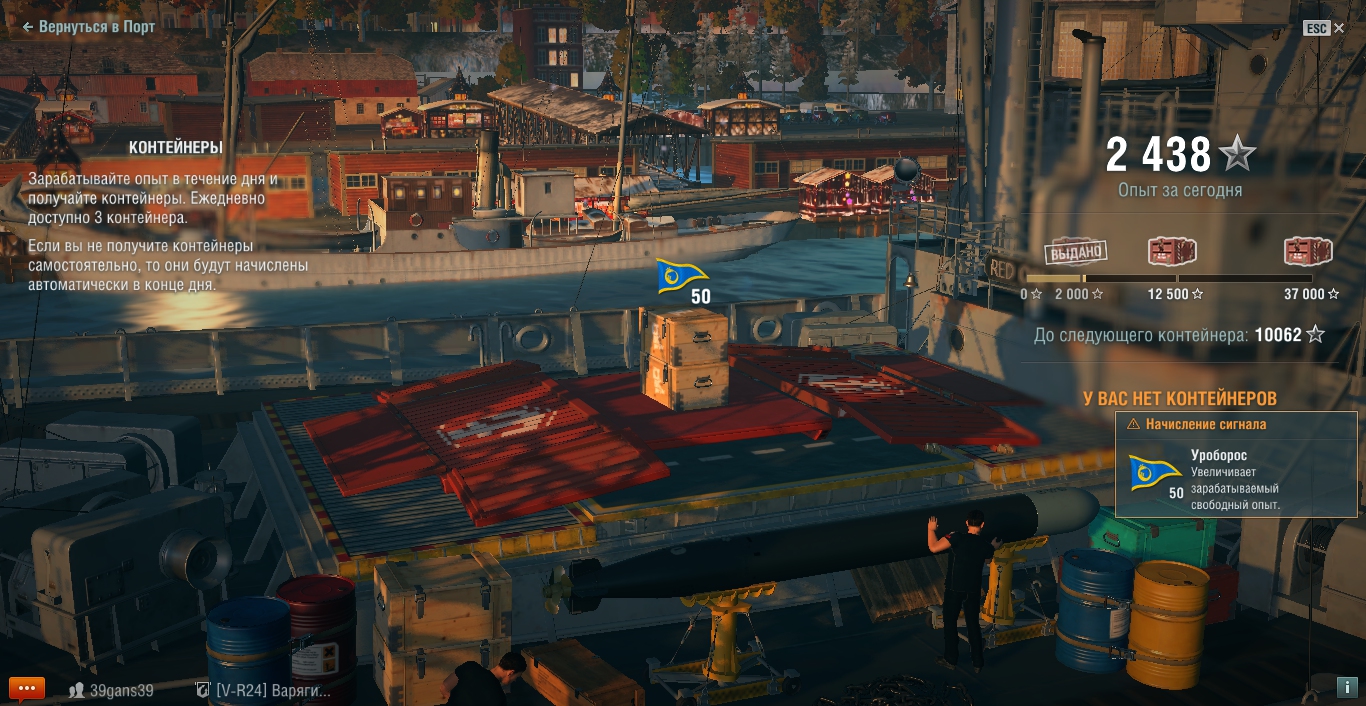Click the info "i" button
1366x706 pixels.
pos(1346,687)
